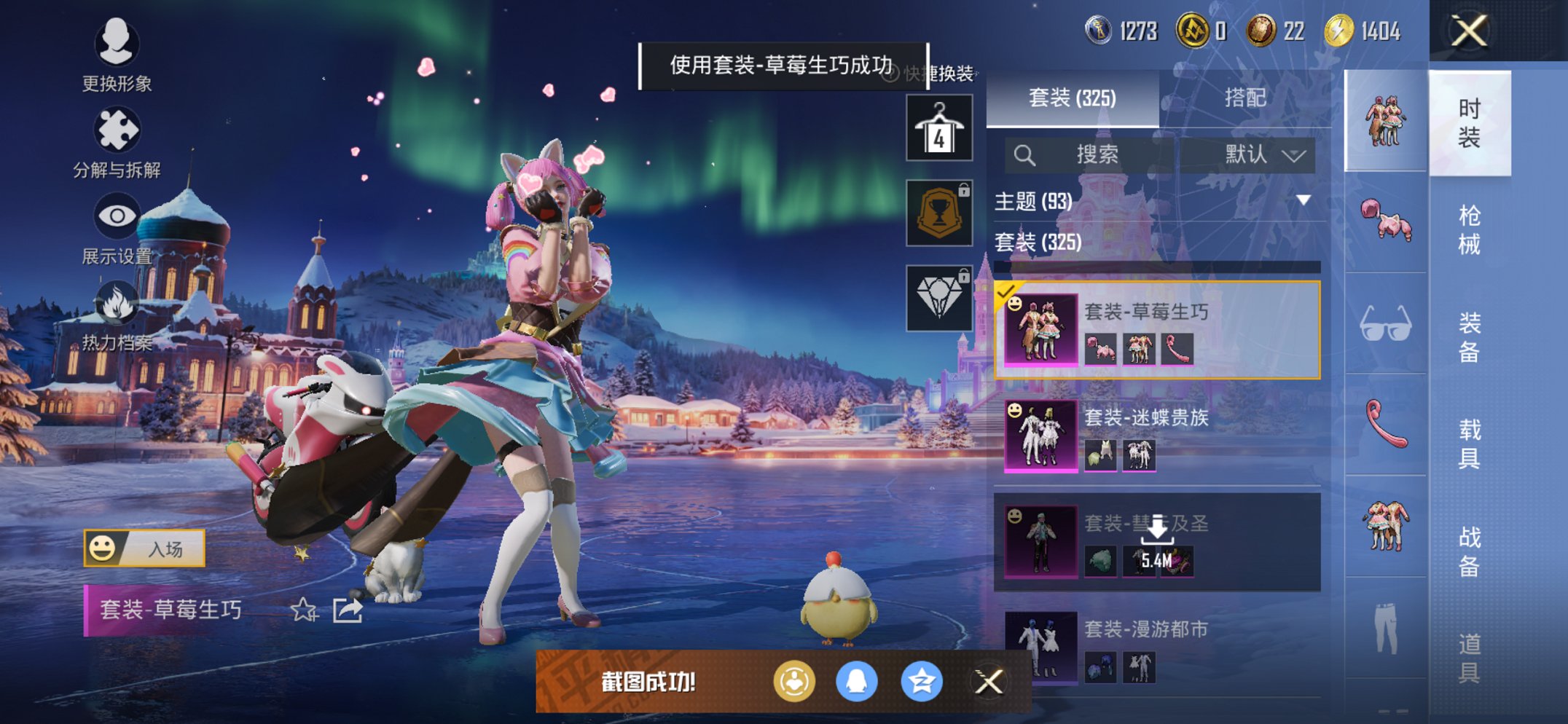
Task: Switch to 枪械 weapons category
Action: tap(1469, 229)
